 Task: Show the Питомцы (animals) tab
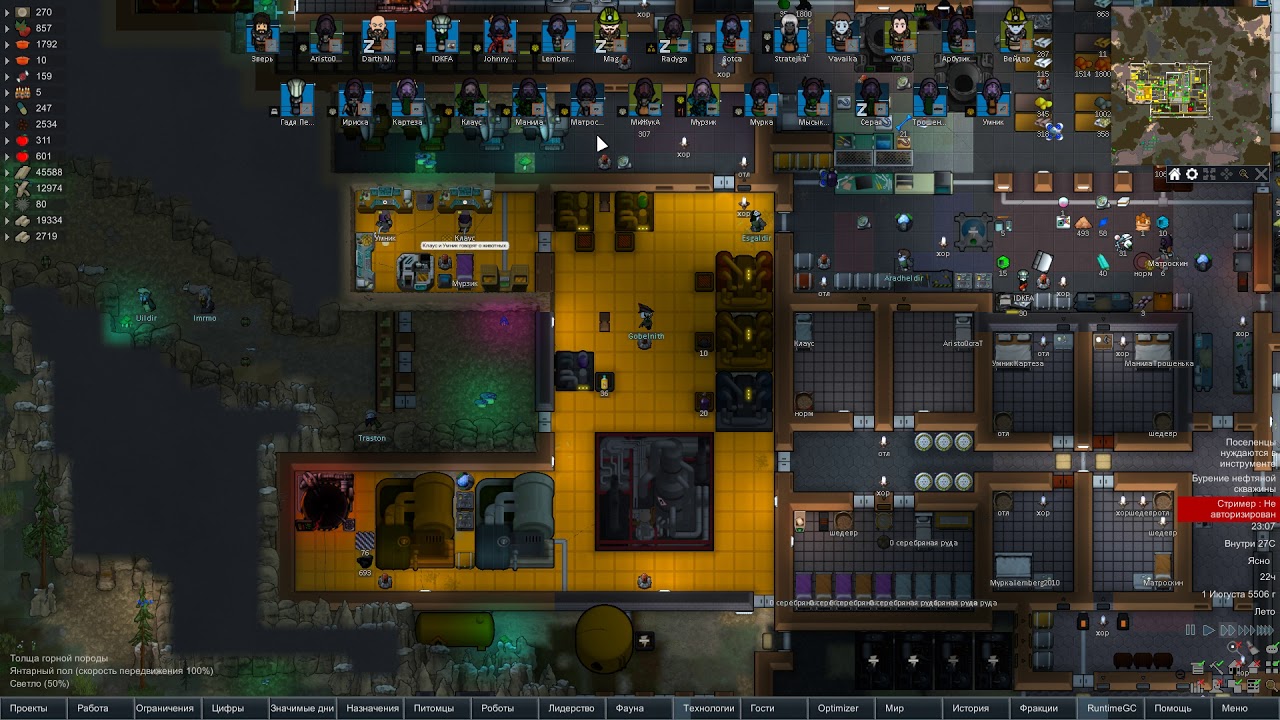click(x=434, y=708)
